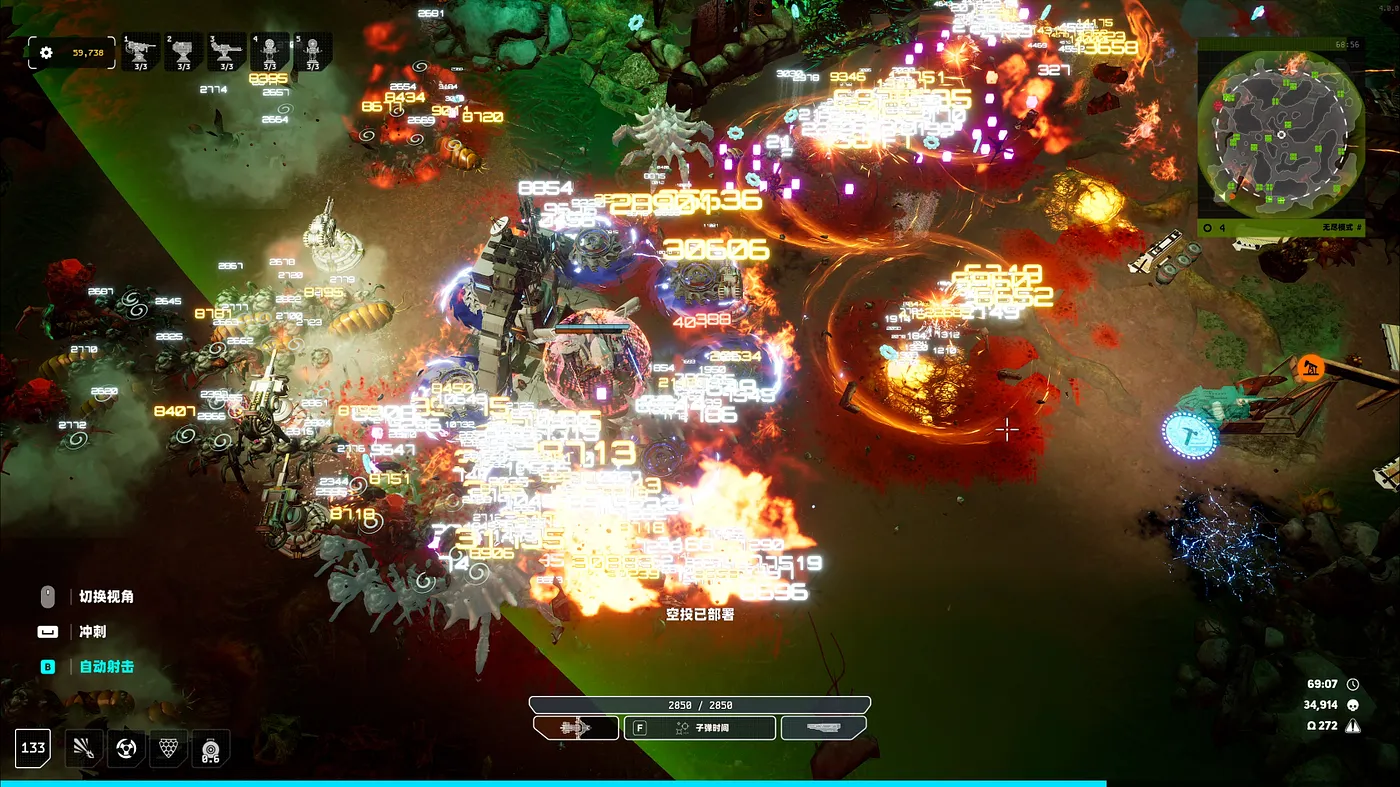The width and height of the screenshot is (1400, 787).
Task: Choose the turret in slot 2
Action: (x=184, y=52)
